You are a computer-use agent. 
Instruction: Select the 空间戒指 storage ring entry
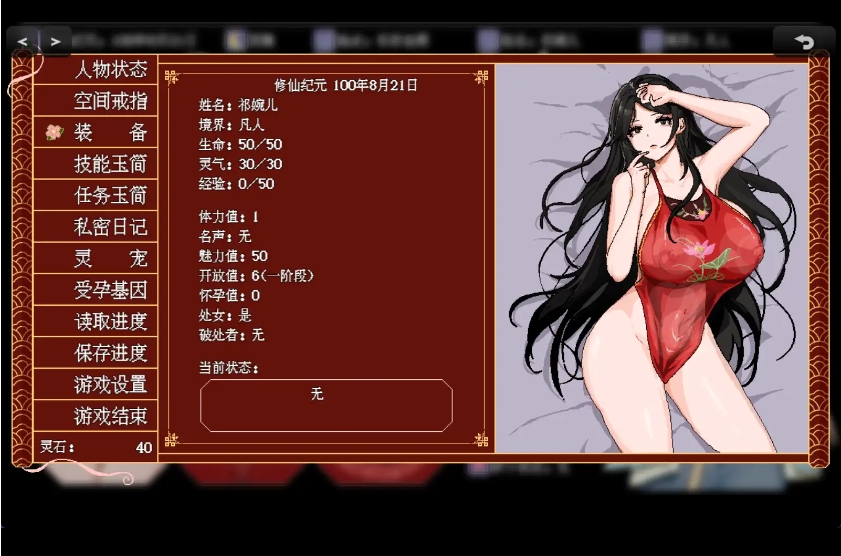click(x=110, y=101)
